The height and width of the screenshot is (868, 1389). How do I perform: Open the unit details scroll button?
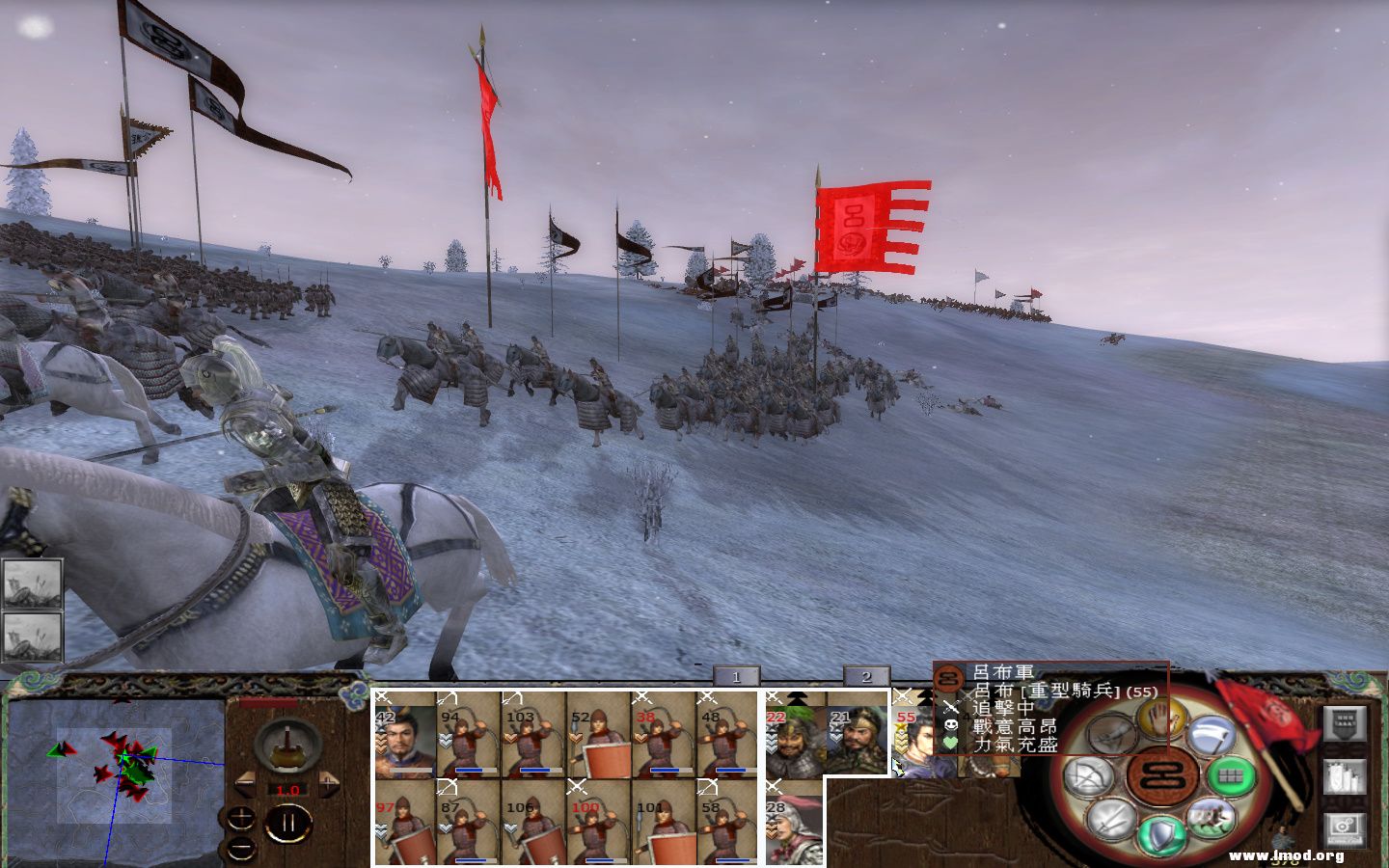point(1346,776)
